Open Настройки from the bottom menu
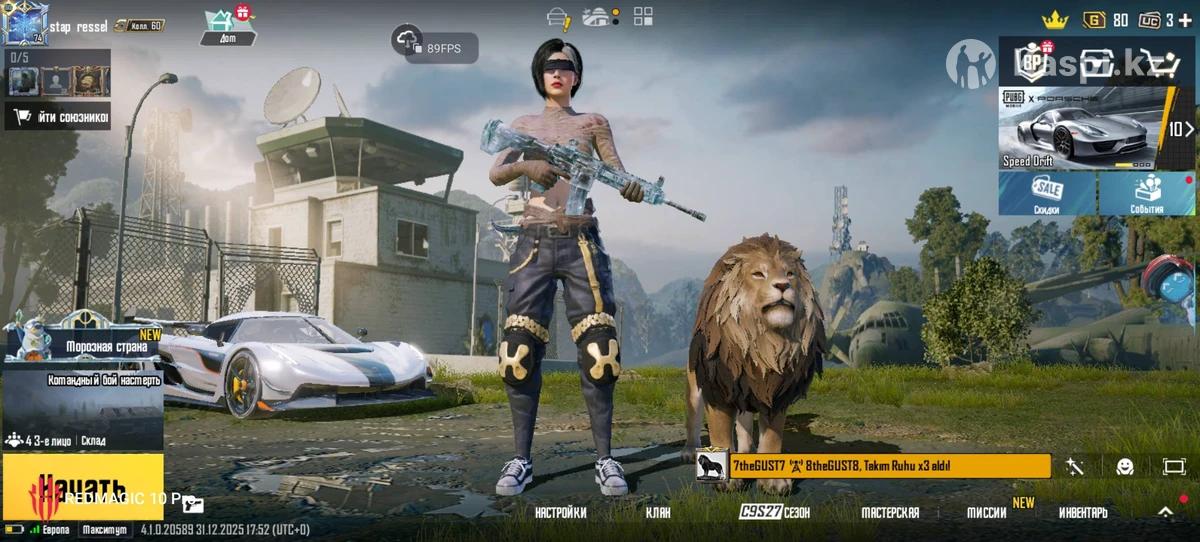Viewport: 1200px width, 542px height. (560, 513)
